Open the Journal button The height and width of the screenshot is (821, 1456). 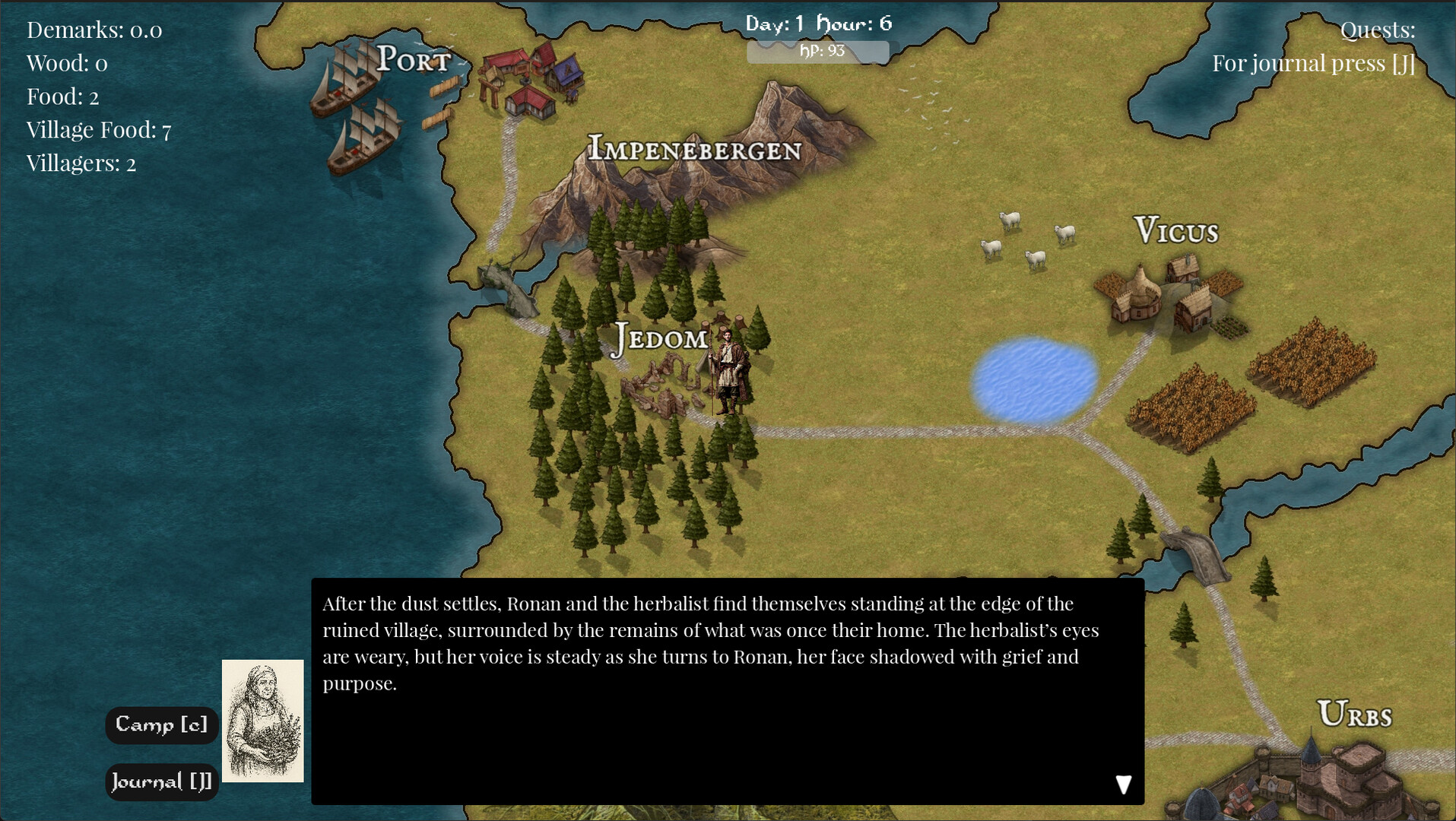tap(161, 781)
